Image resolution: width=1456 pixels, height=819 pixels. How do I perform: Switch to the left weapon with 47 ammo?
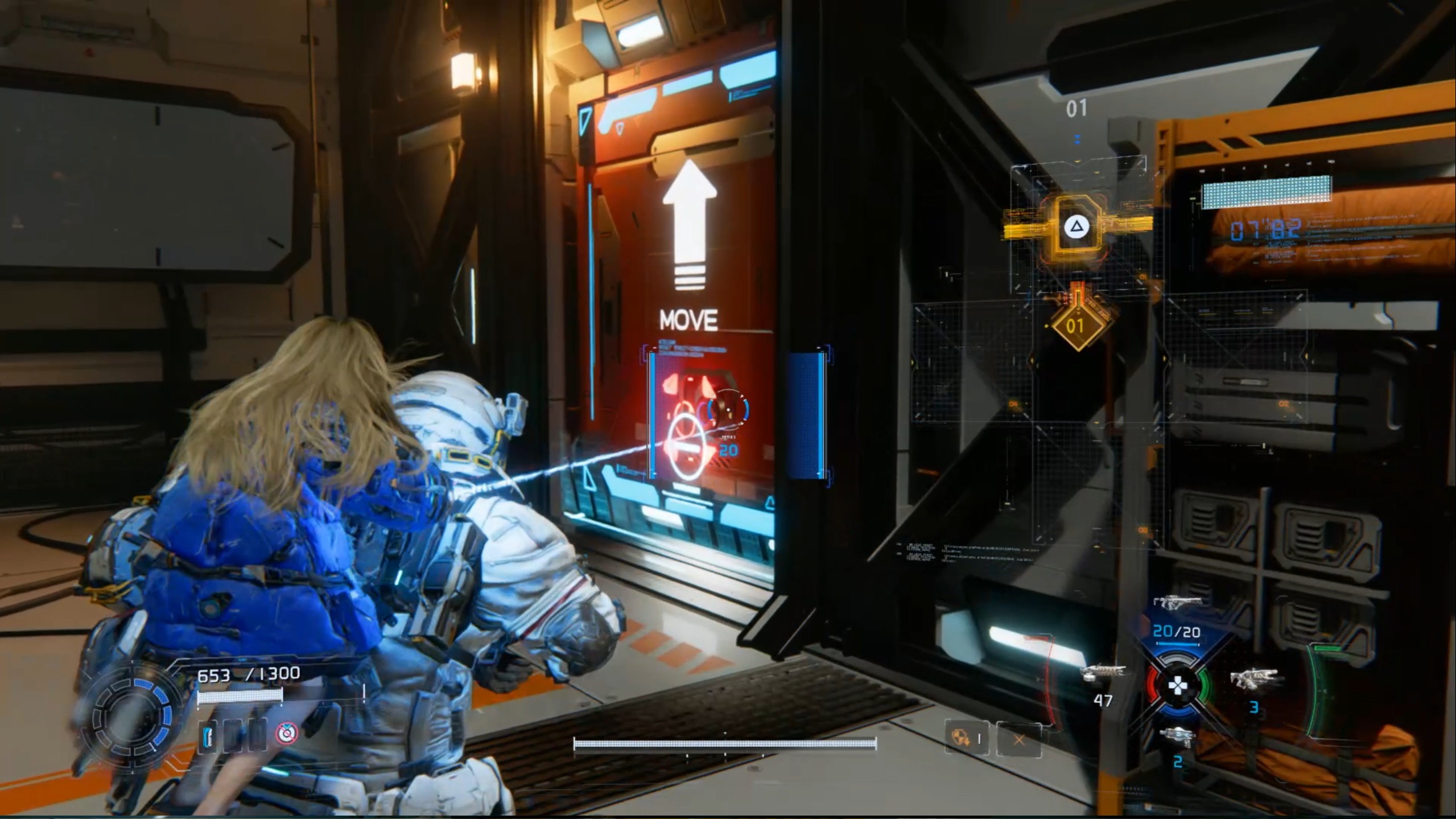[1103, 674]
